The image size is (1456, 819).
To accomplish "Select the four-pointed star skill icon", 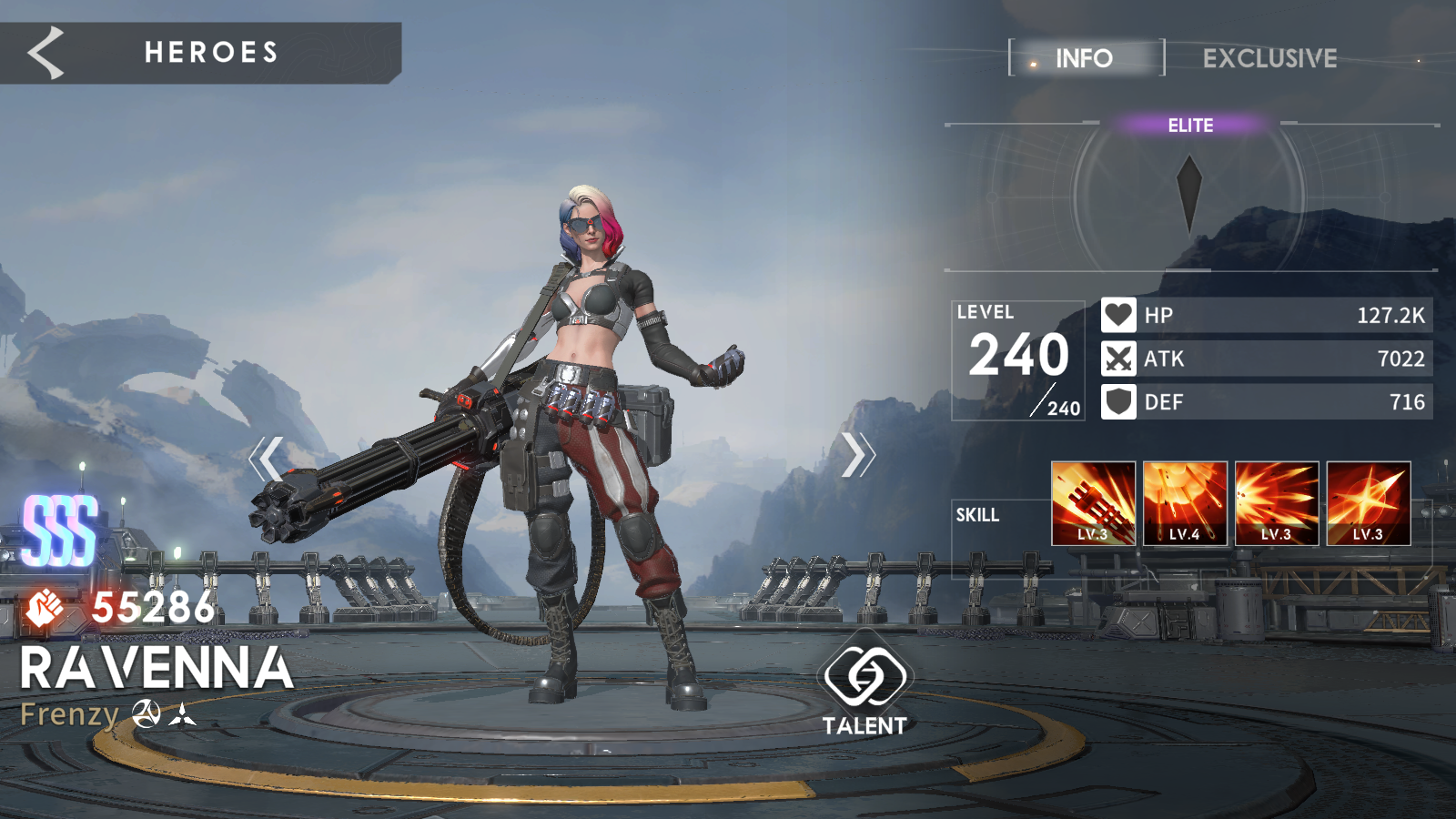I will click(x=1368, y=503).
